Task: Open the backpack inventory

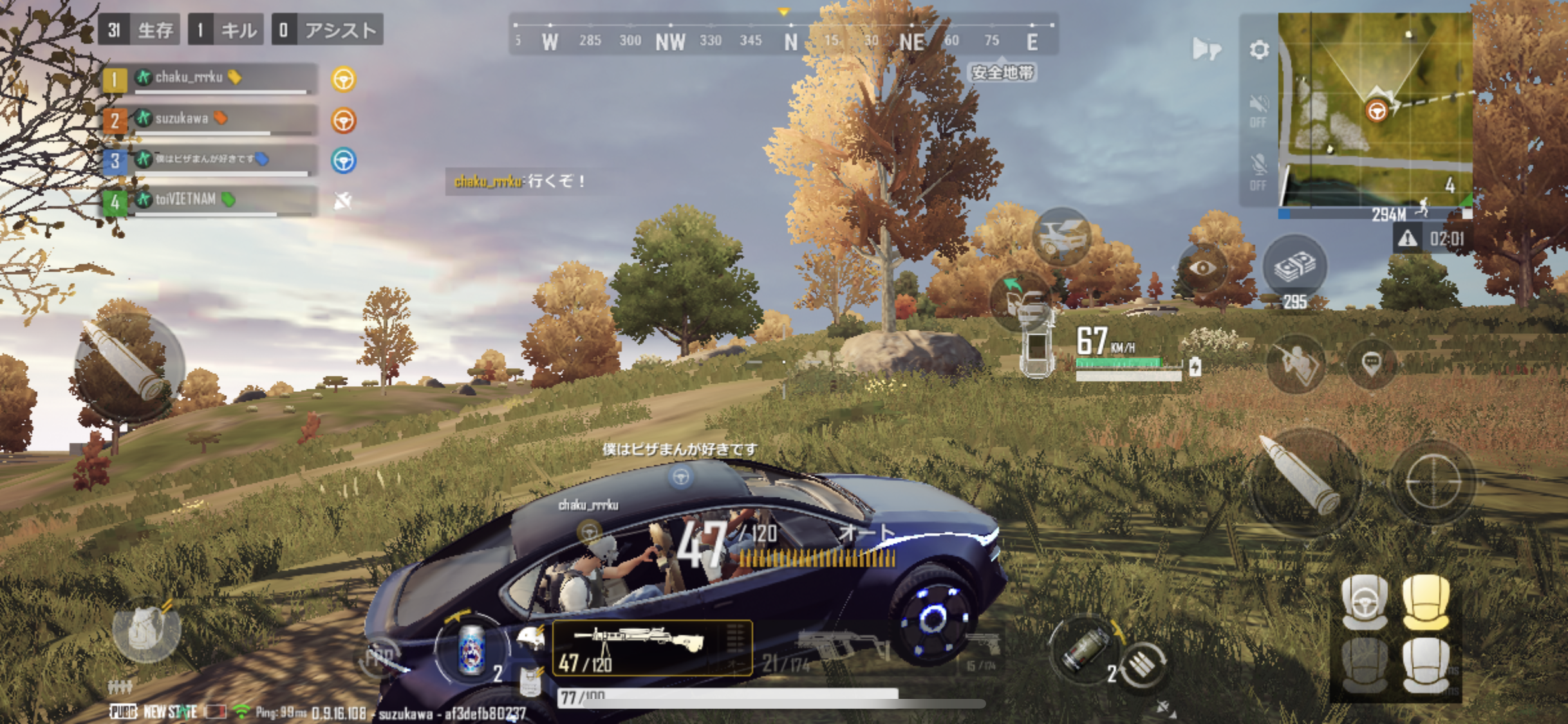Action: click(x=145, y=631)
